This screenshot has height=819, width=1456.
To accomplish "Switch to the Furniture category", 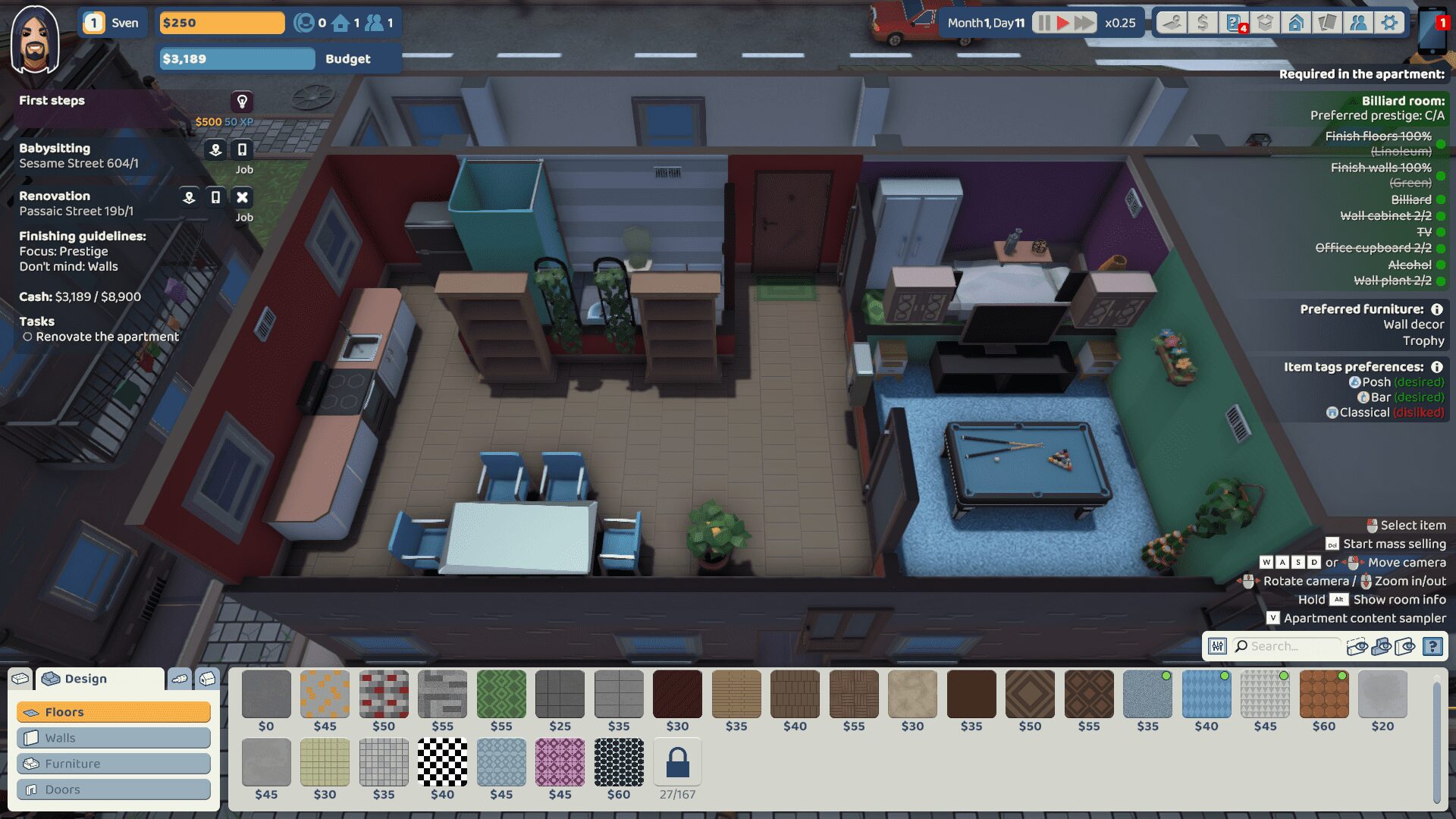I will [114, 764].
